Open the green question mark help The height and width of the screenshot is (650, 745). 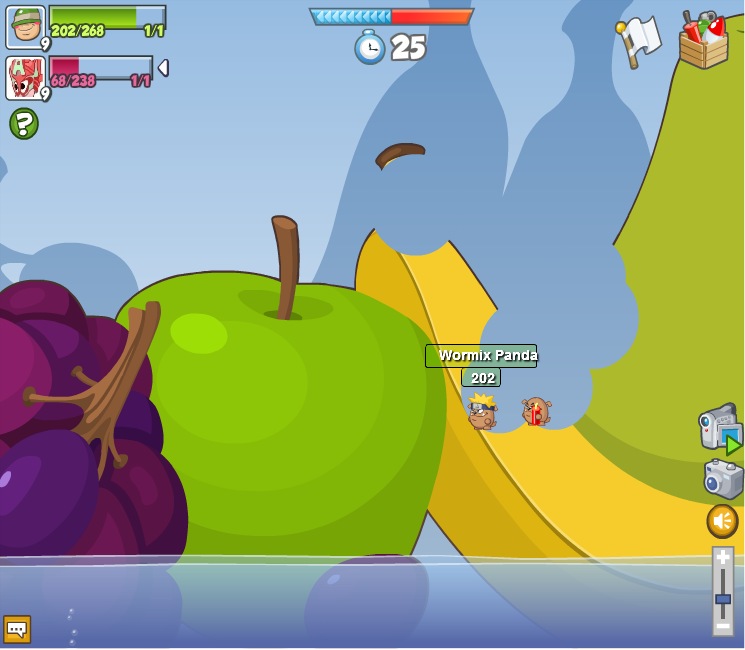[x=24, y=124]
